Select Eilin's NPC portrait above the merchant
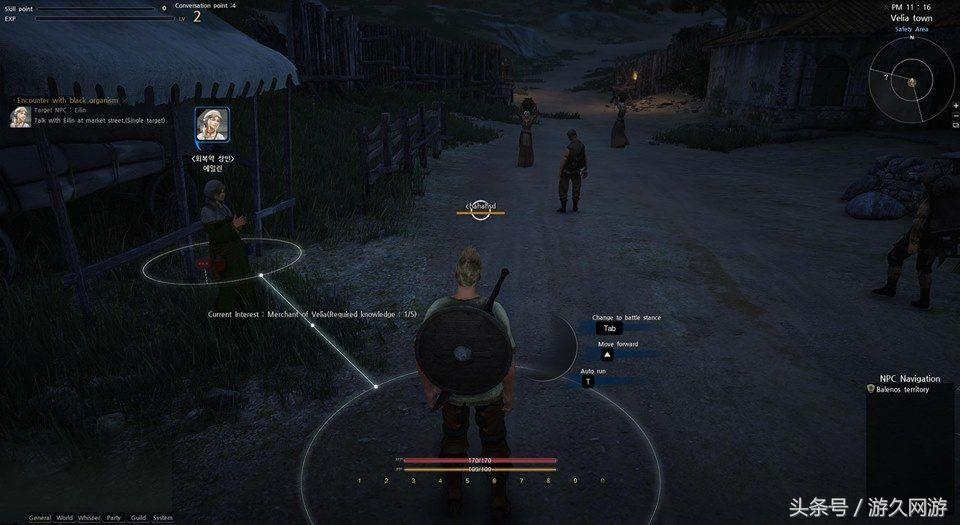This screenshot has height=525, width=960. [x=212, y=127]
